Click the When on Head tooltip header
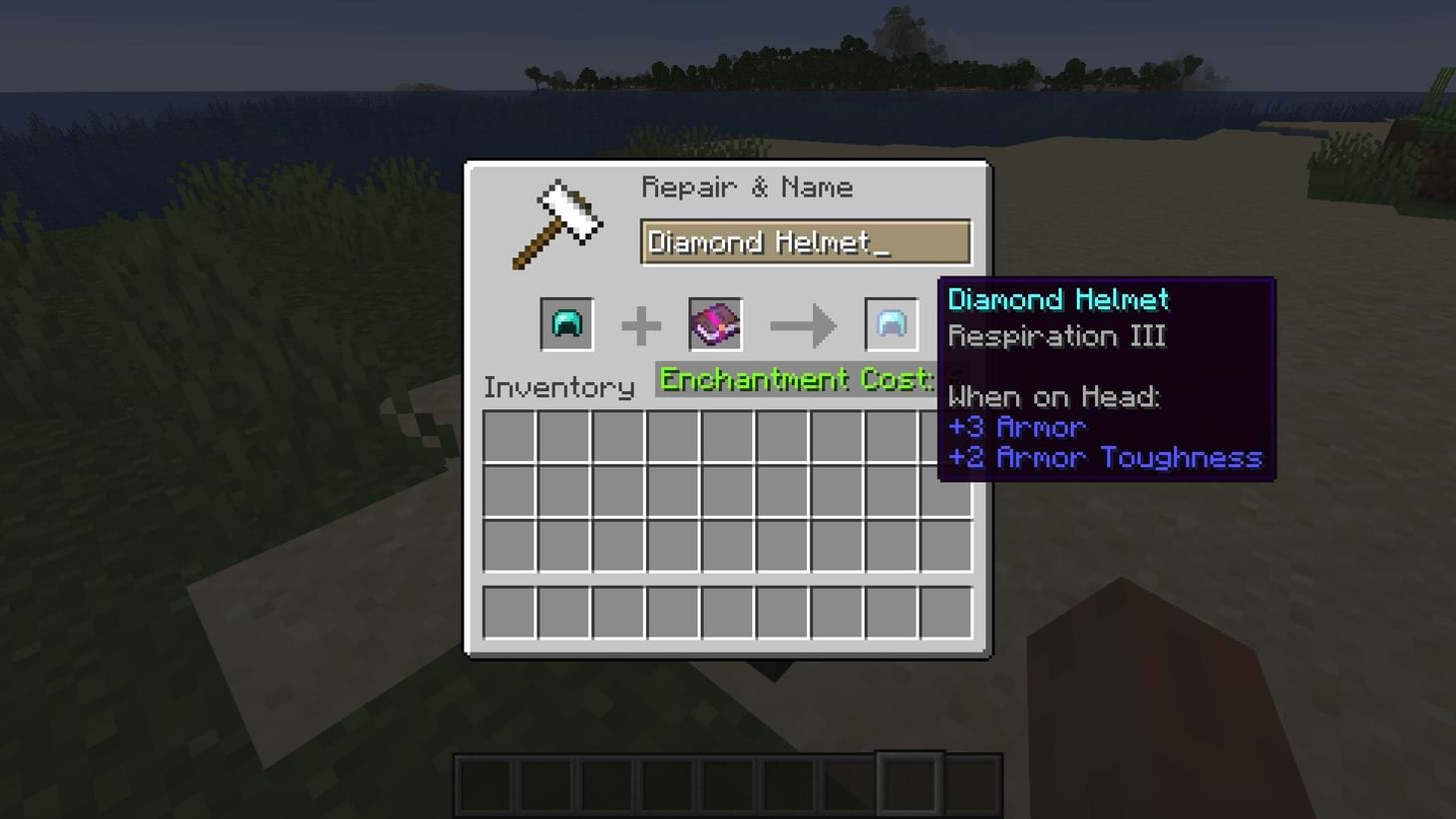Screen dimensions: 1456x819 [x=1054, y=396]
